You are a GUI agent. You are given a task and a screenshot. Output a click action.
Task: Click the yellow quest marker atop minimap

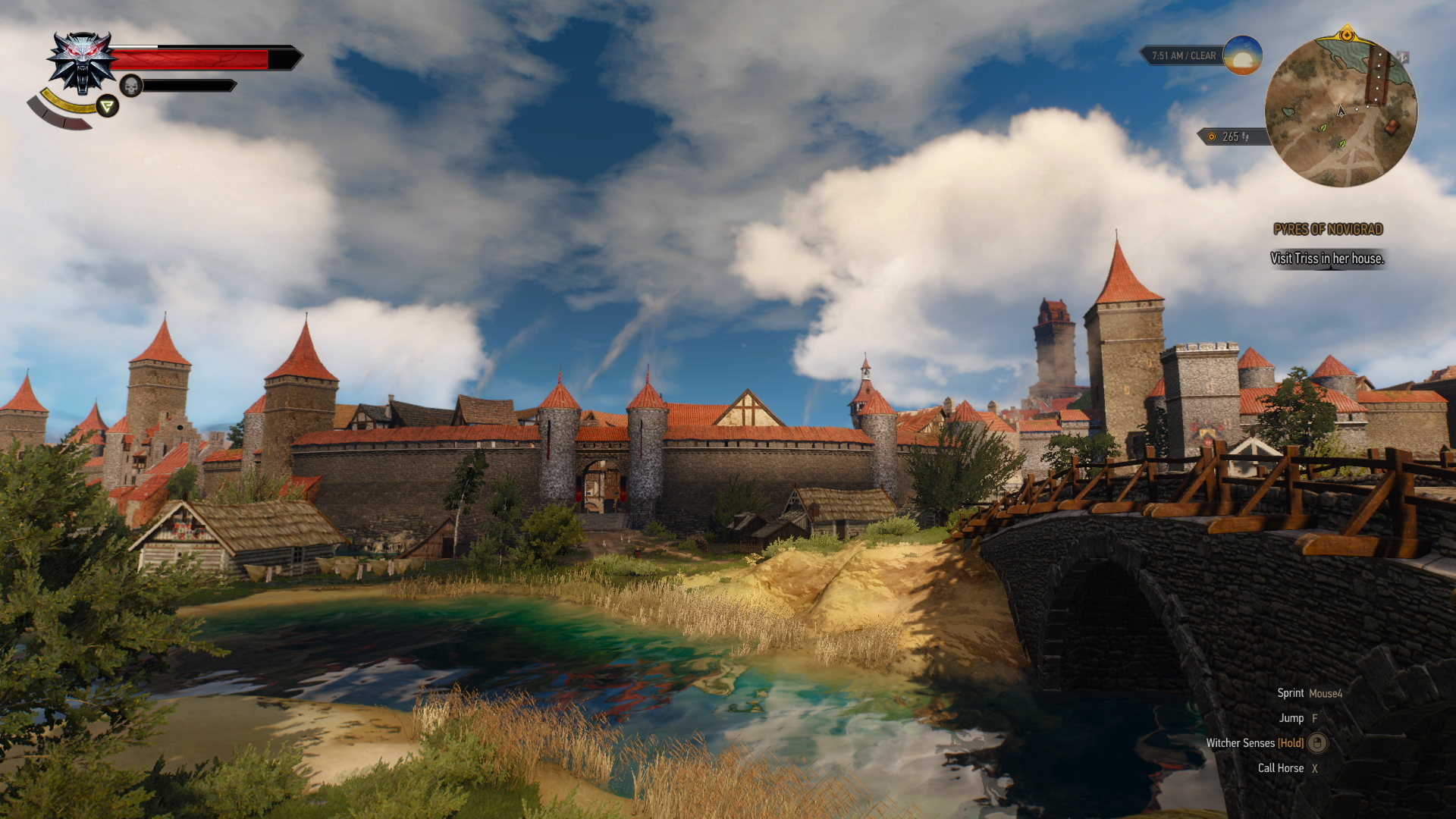tap(1347, 34)
